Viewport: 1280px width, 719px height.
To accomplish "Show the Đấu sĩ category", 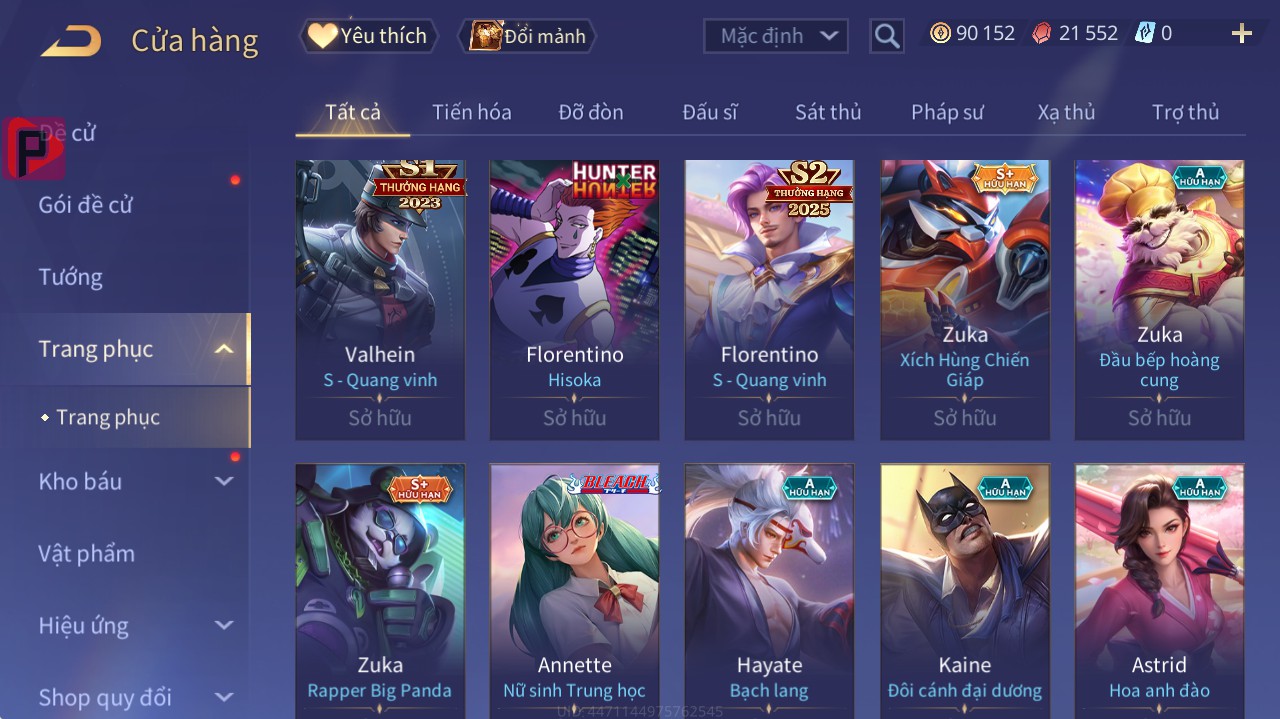I will (709, 112).
